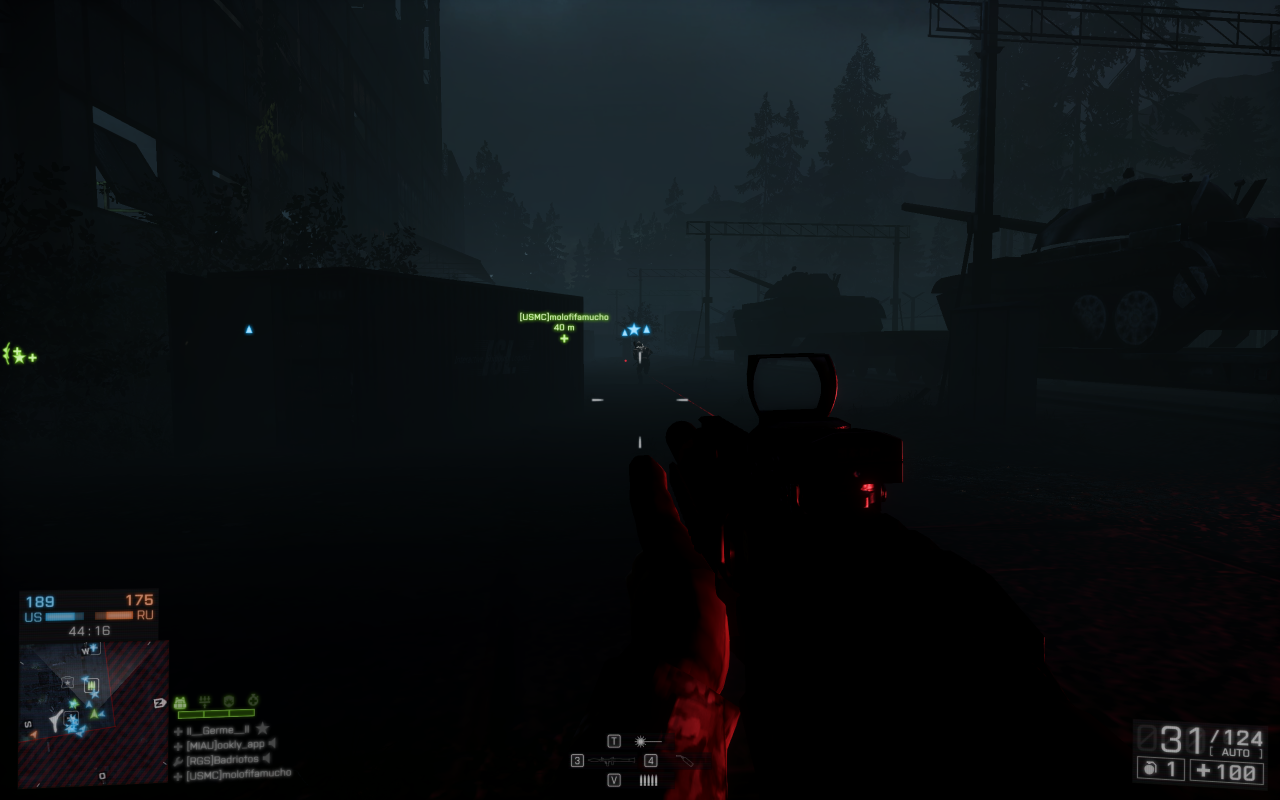Screen dimensions: 1280x800
Task: Toggle the speaker indicator next to [MIAU]ookly_app
Action: (x=273, y=745)
